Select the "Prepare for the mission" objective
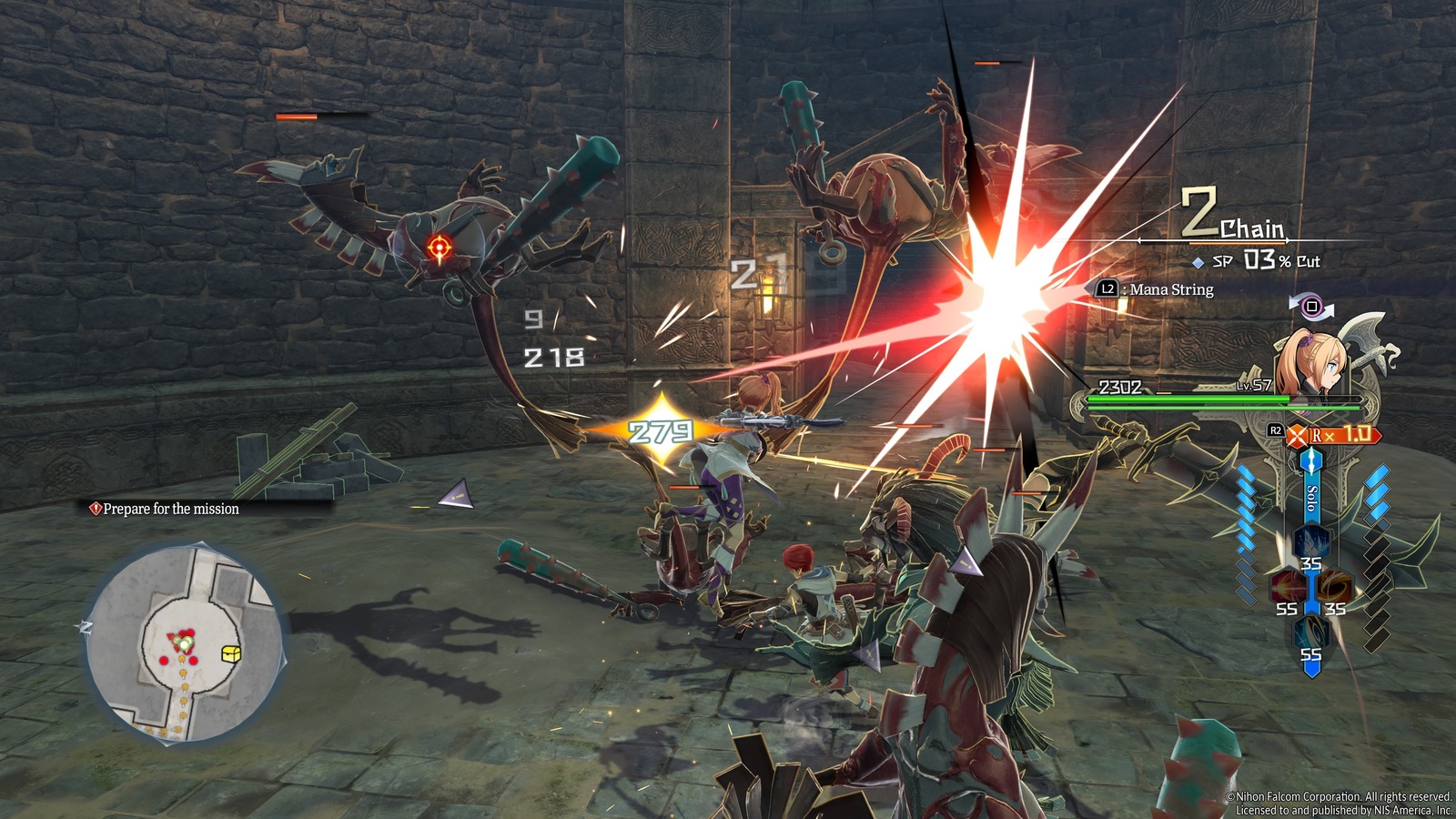 pyautogui.click(x=170, y=509)
